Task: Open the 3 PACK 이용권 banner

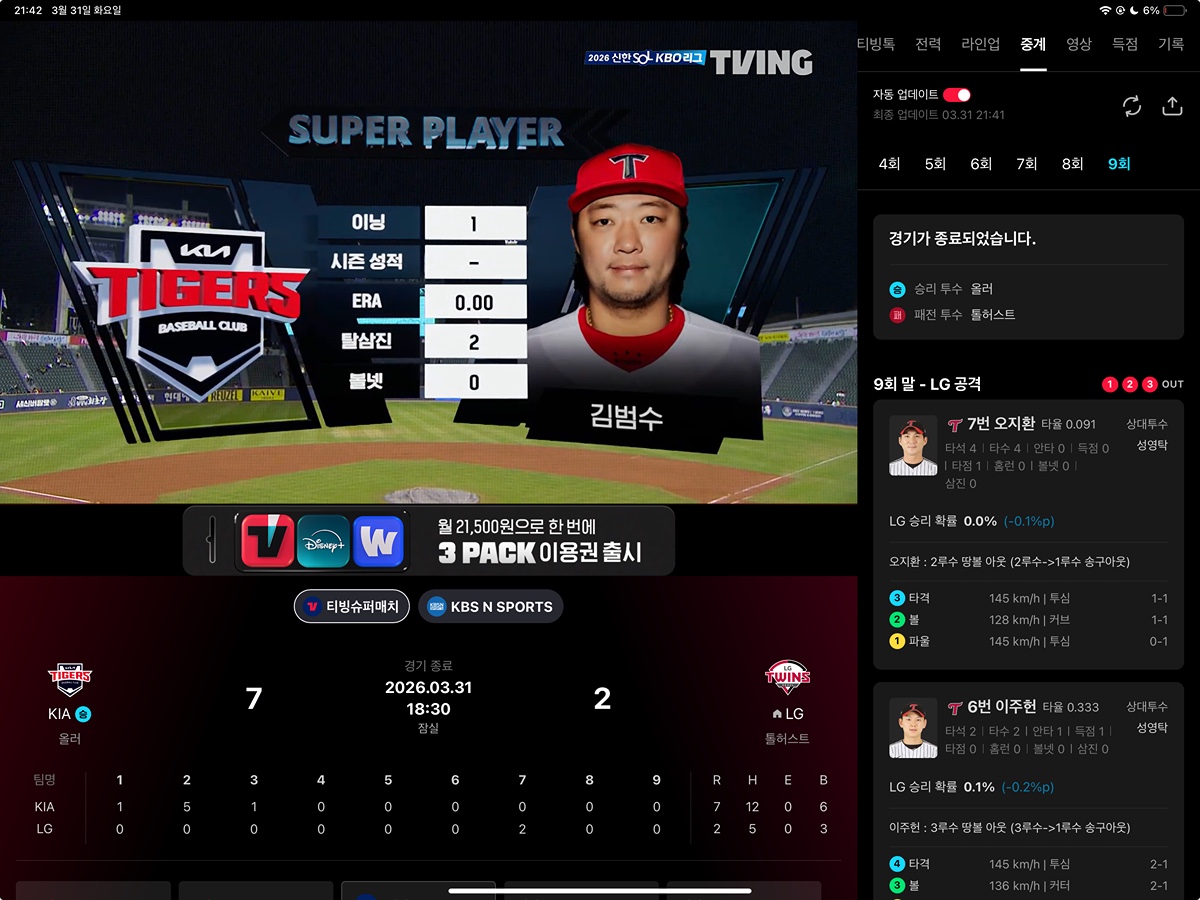Action: [x=428, y=540]
